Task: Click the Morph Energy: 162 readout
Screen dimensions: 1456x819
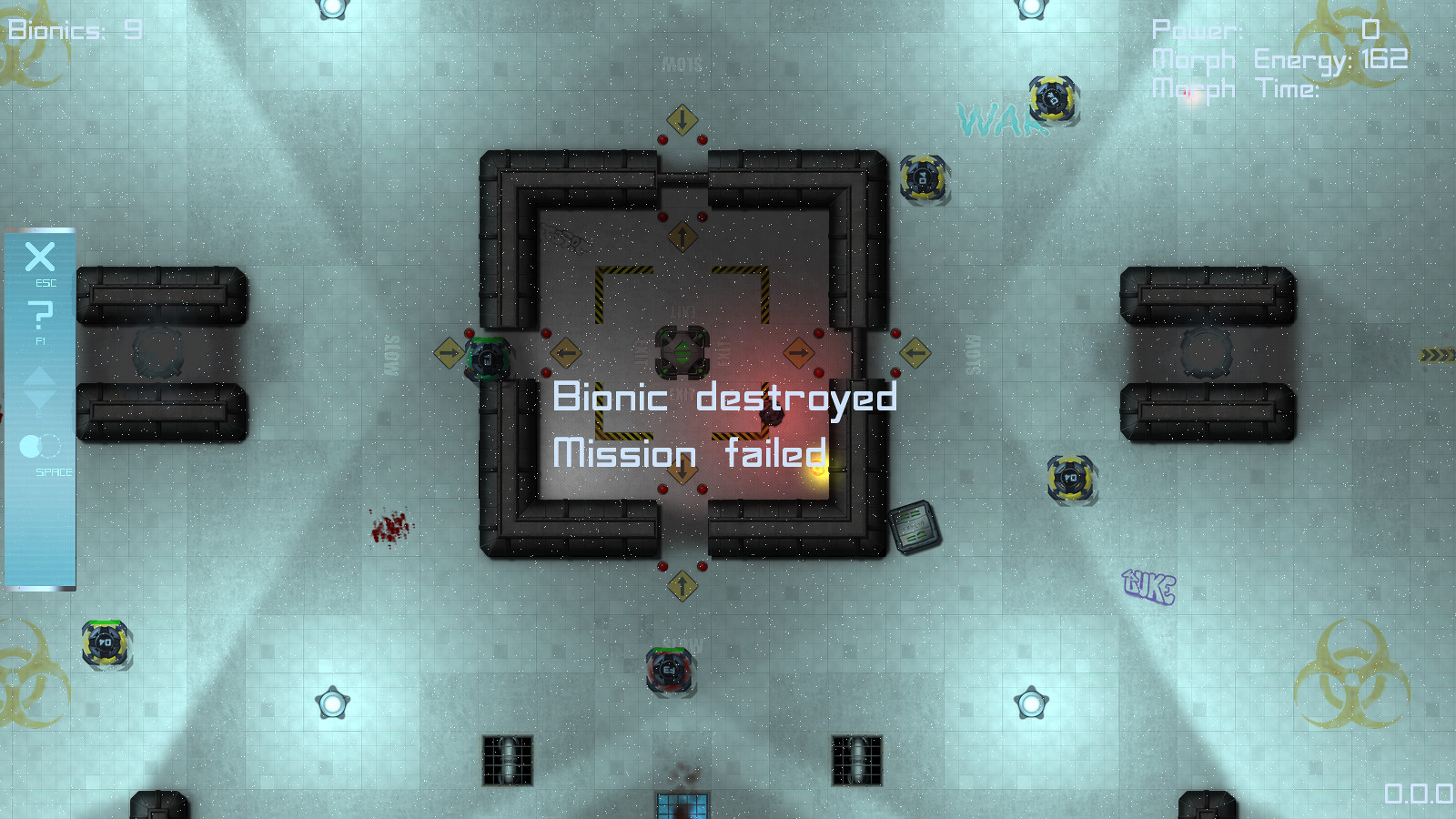Action: click(1279, 60)
